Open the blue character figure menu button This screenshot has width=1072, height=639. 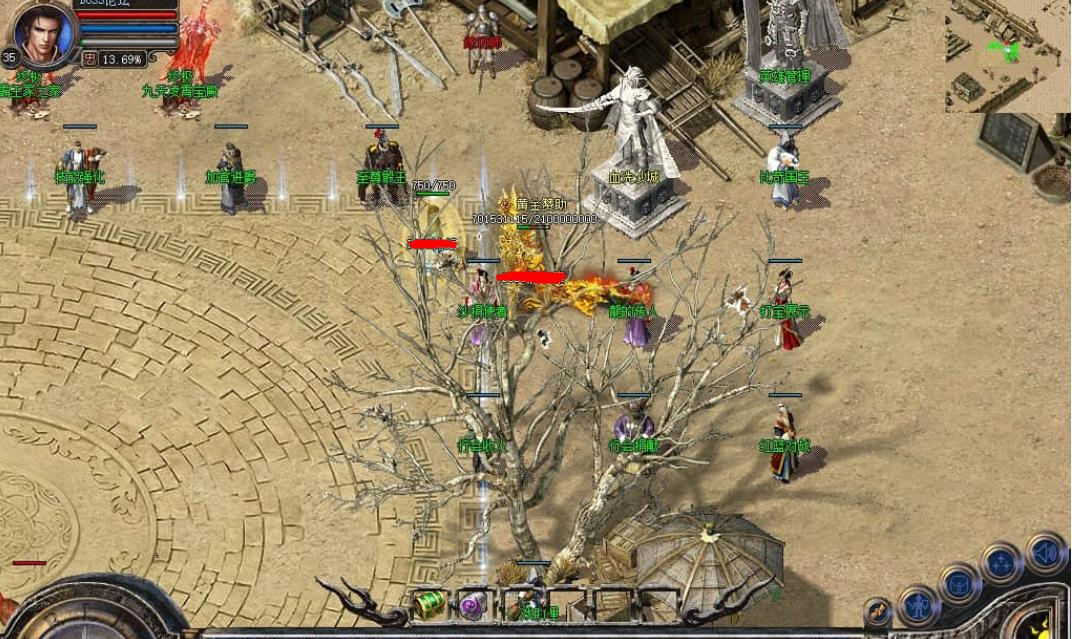pyautogui.click(x=918, y=605)
